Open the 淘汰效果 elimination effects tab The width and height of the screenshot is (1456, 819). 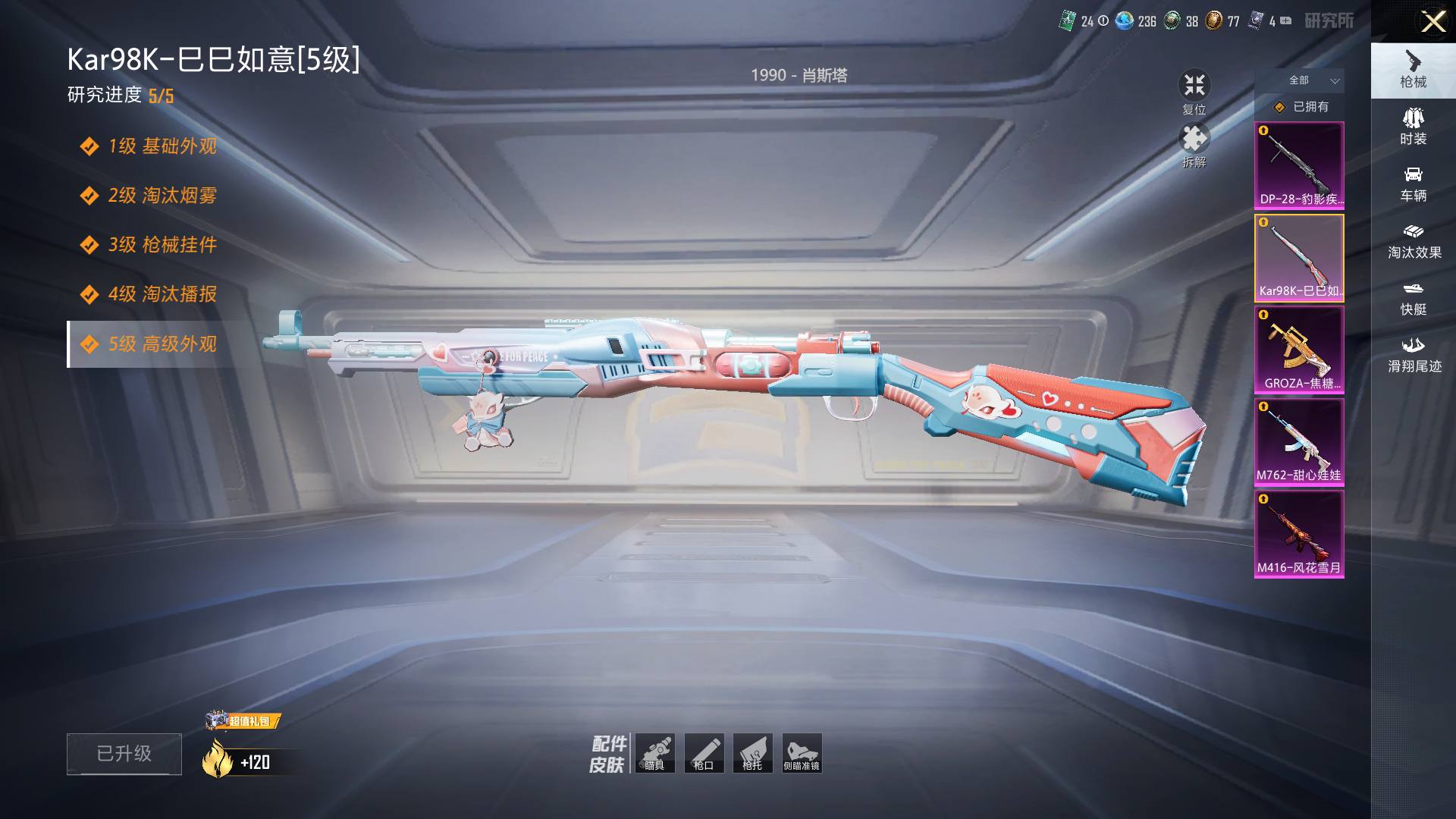coord(1413,241)
